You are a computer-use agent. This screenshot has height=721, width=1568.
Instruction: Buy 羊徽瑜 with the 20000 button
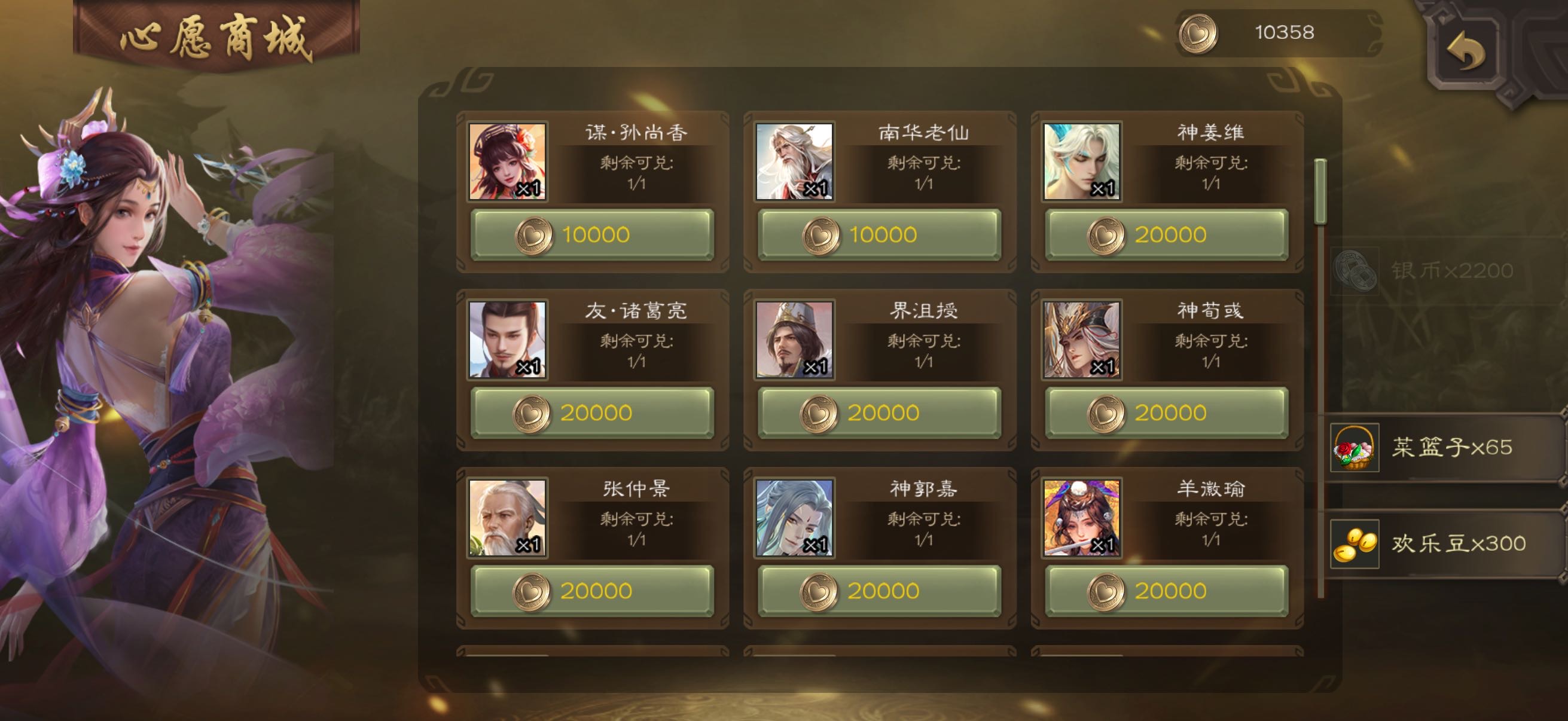pos(1166,591)
